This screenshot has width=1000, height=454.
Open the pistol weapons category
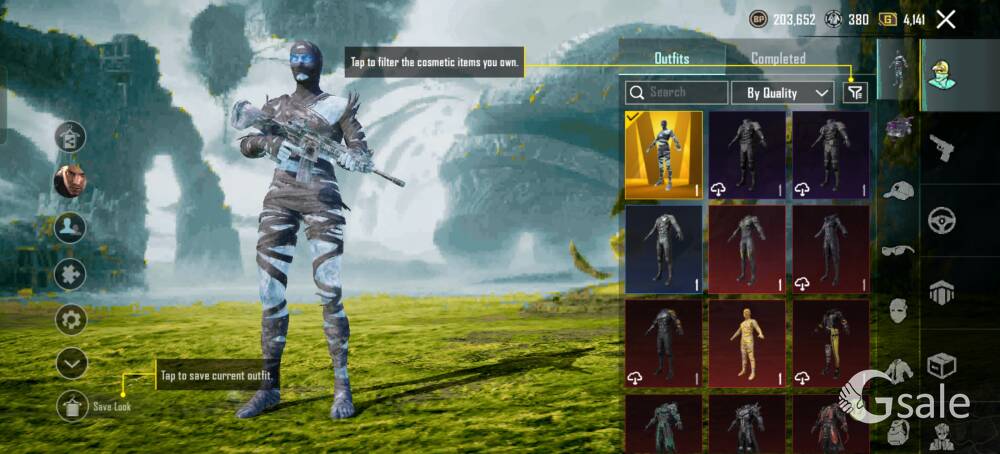click(941, 149)
